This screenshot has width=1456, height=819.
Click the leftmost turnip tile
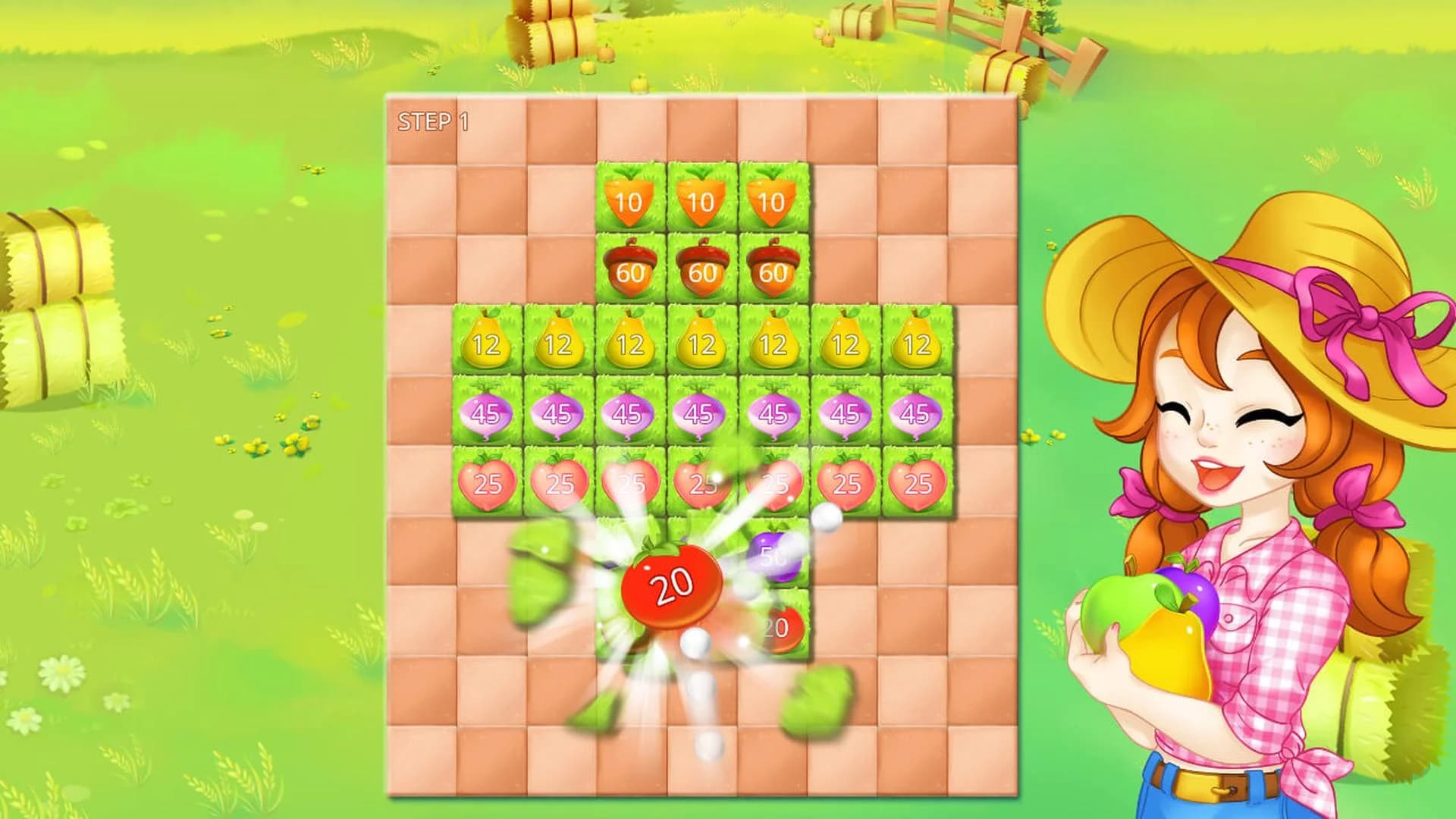tap(485, 413)
